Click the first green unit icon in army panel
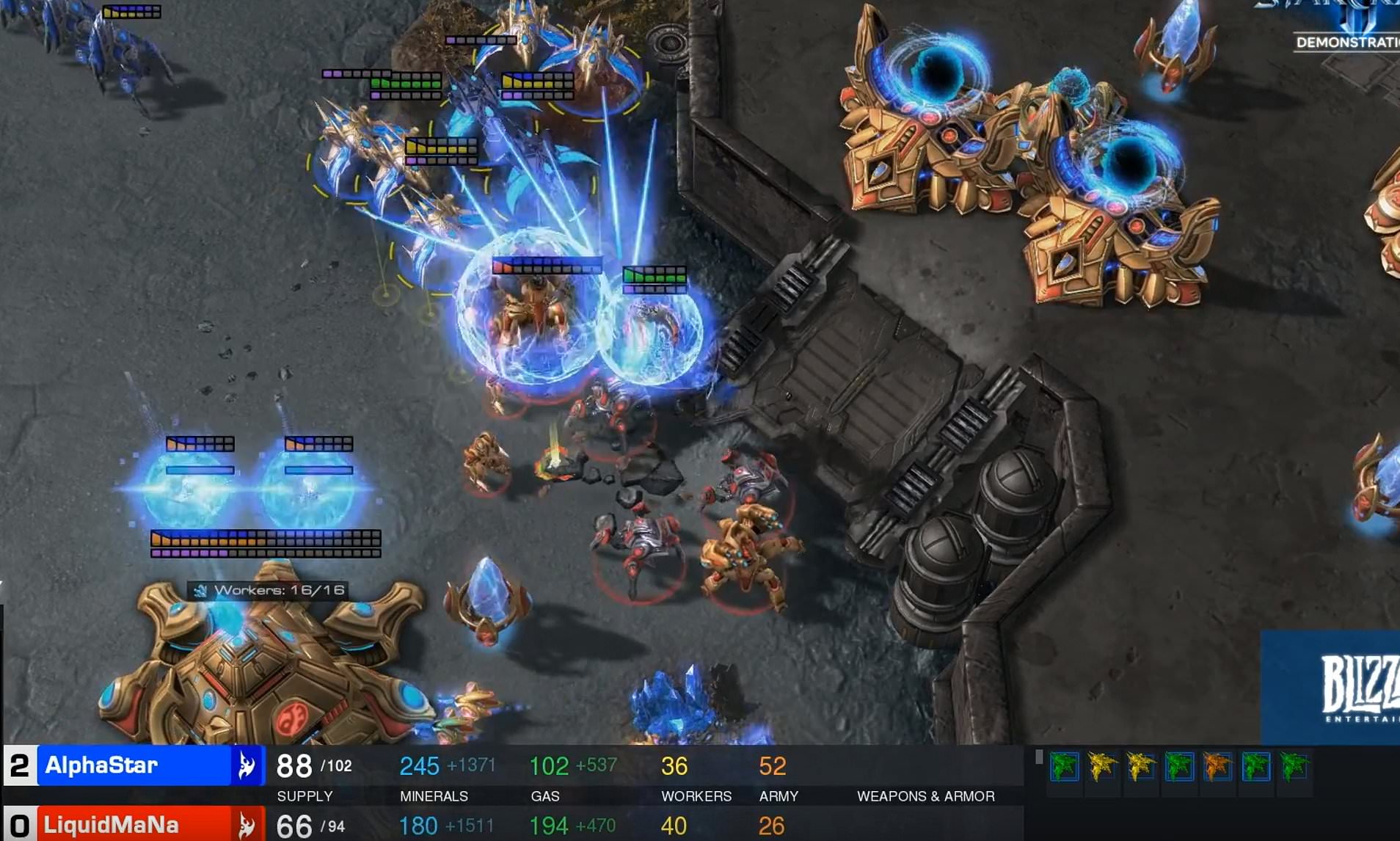This screenshot has width=1400, height=841. [1063, 766]
